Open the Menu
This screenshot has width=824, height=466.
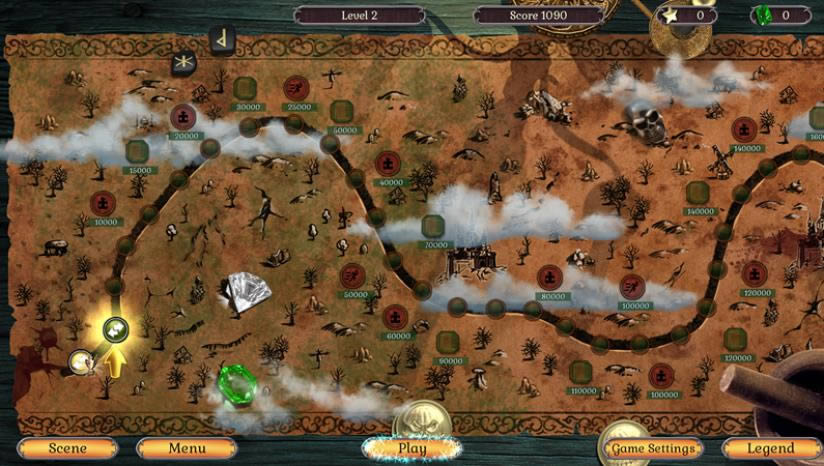click(186, 449)
